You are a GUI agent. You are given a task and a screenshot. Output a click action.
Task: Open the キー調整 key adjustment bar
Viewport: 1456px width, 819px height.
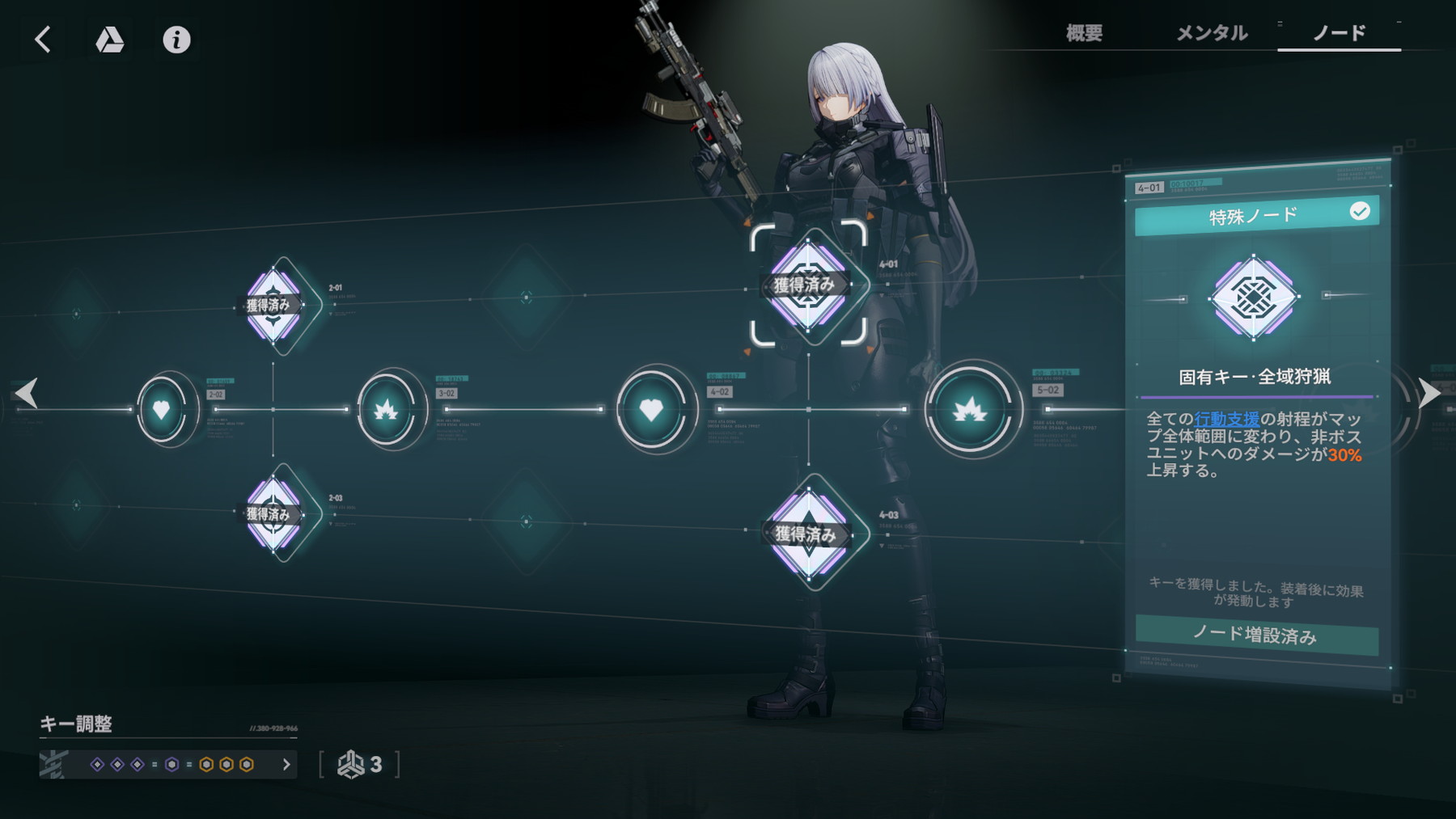point(168,764)
